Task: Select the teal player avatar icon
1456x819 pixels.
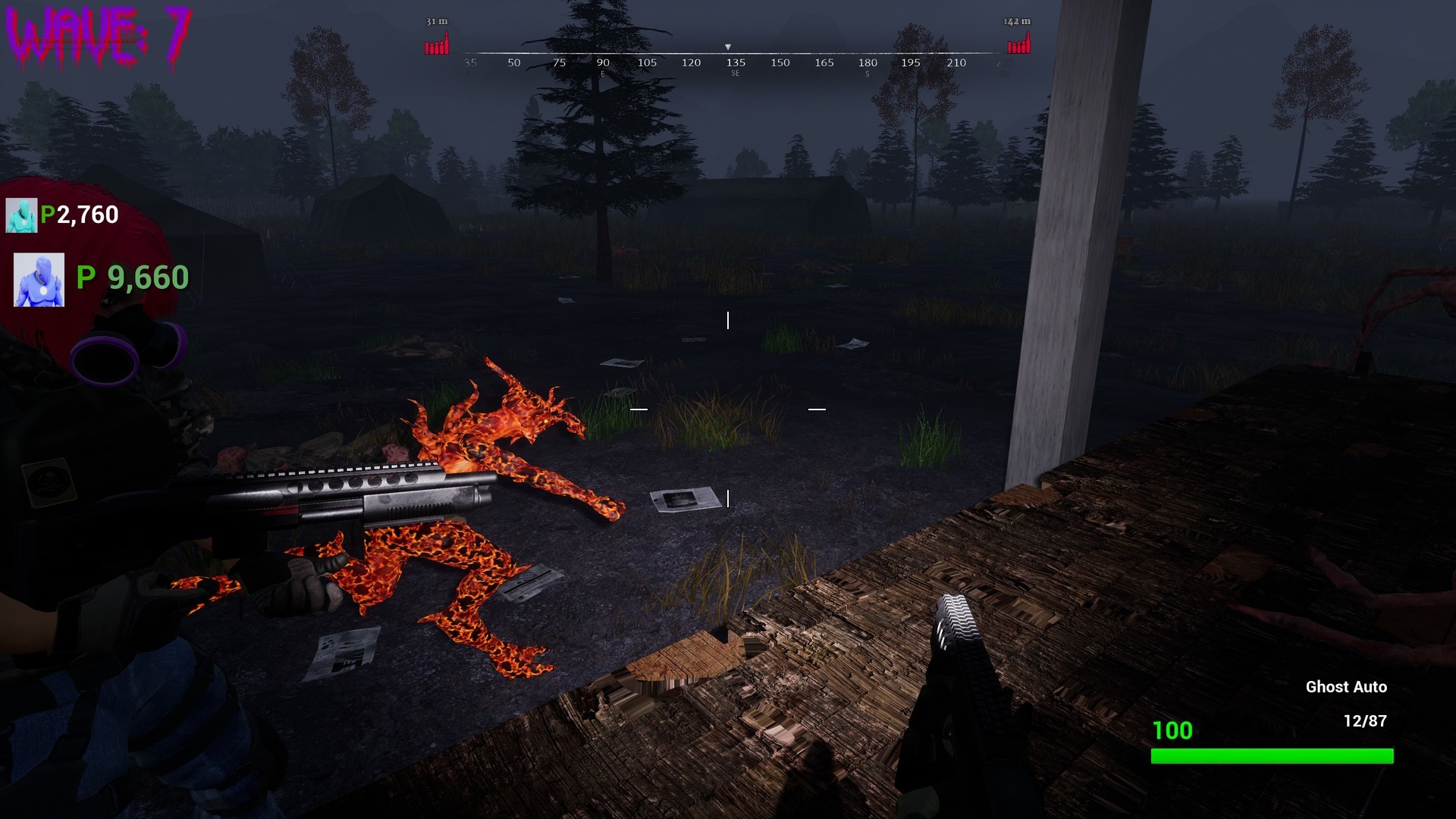Action: click(x=23, y=215)
